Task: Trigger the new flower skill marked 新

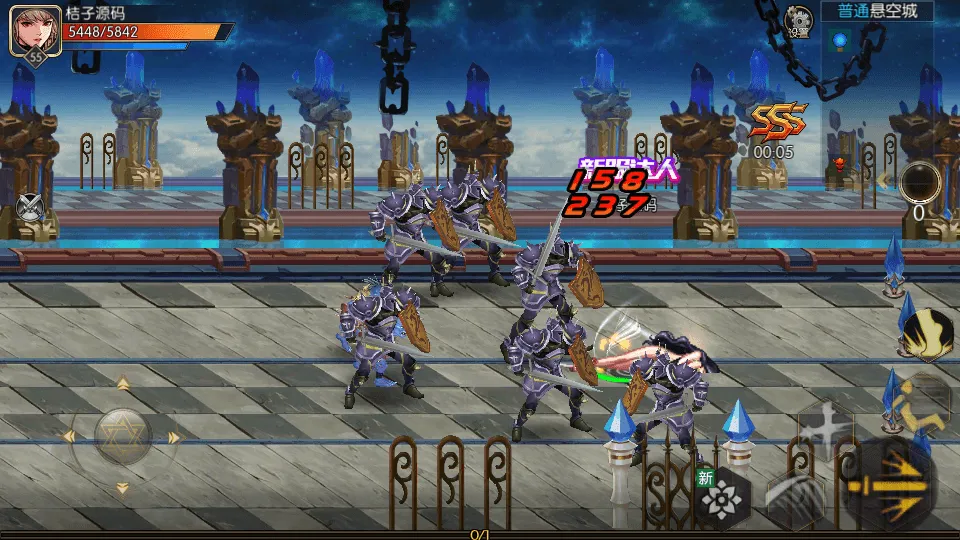Action: [x=722, y=496]
